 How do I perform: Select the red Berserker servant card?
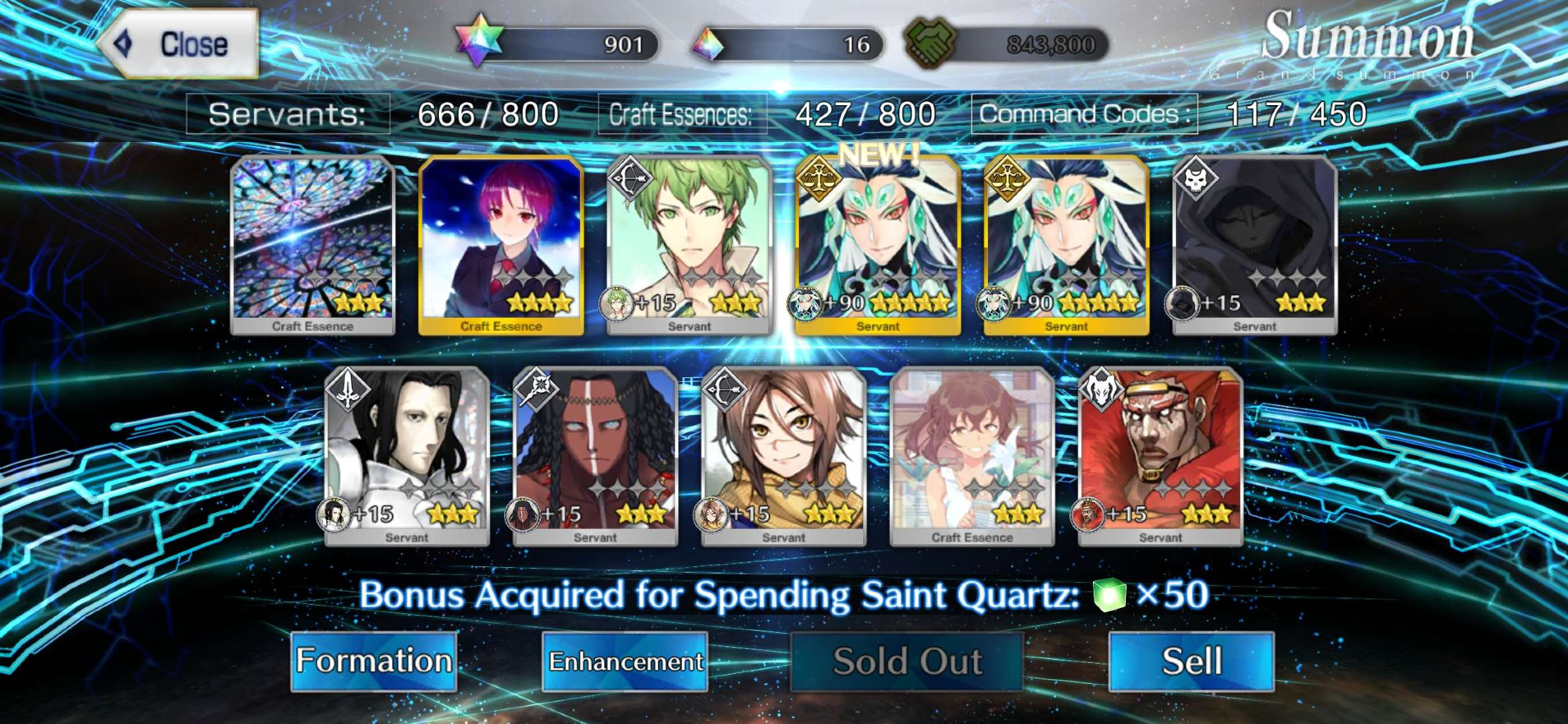[1160, 457]
